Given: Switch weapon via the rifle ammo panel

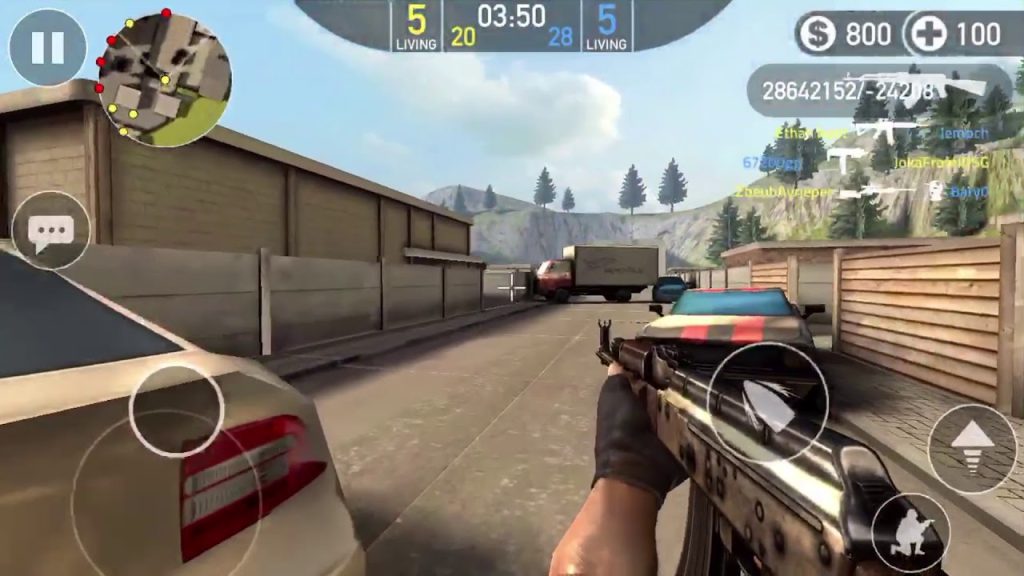Looking at the screenshot, I should pyautogui.click(x=880, y=90).
